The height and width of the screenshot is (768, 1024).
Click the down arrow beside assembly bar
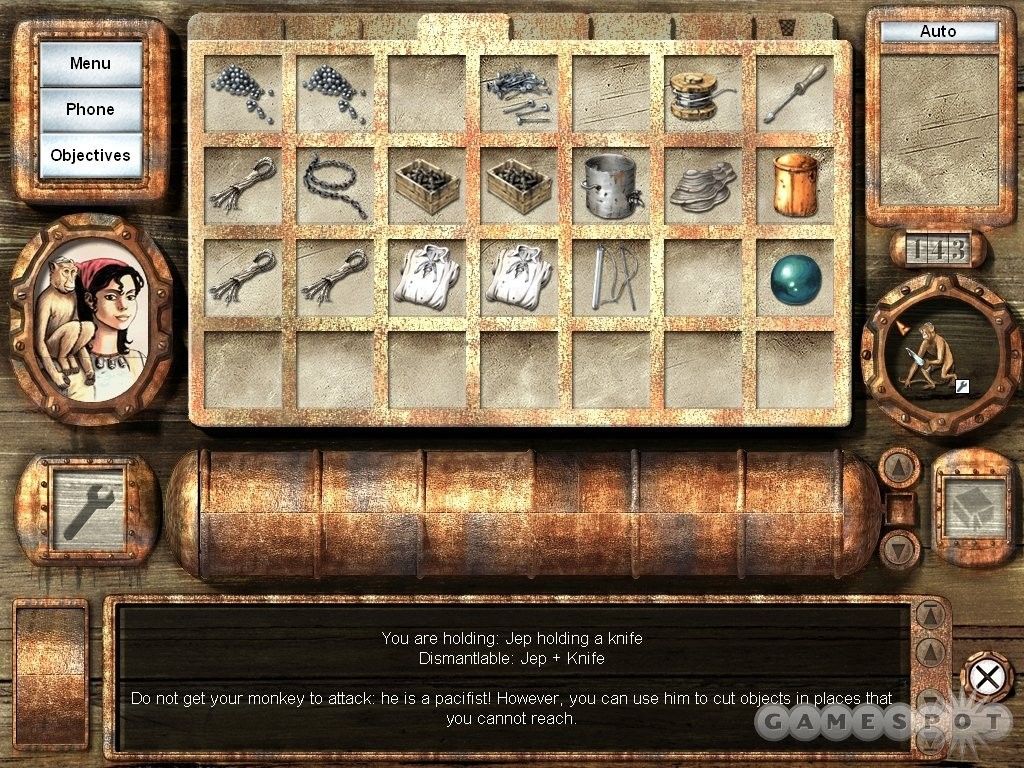(x=898, y=548)
